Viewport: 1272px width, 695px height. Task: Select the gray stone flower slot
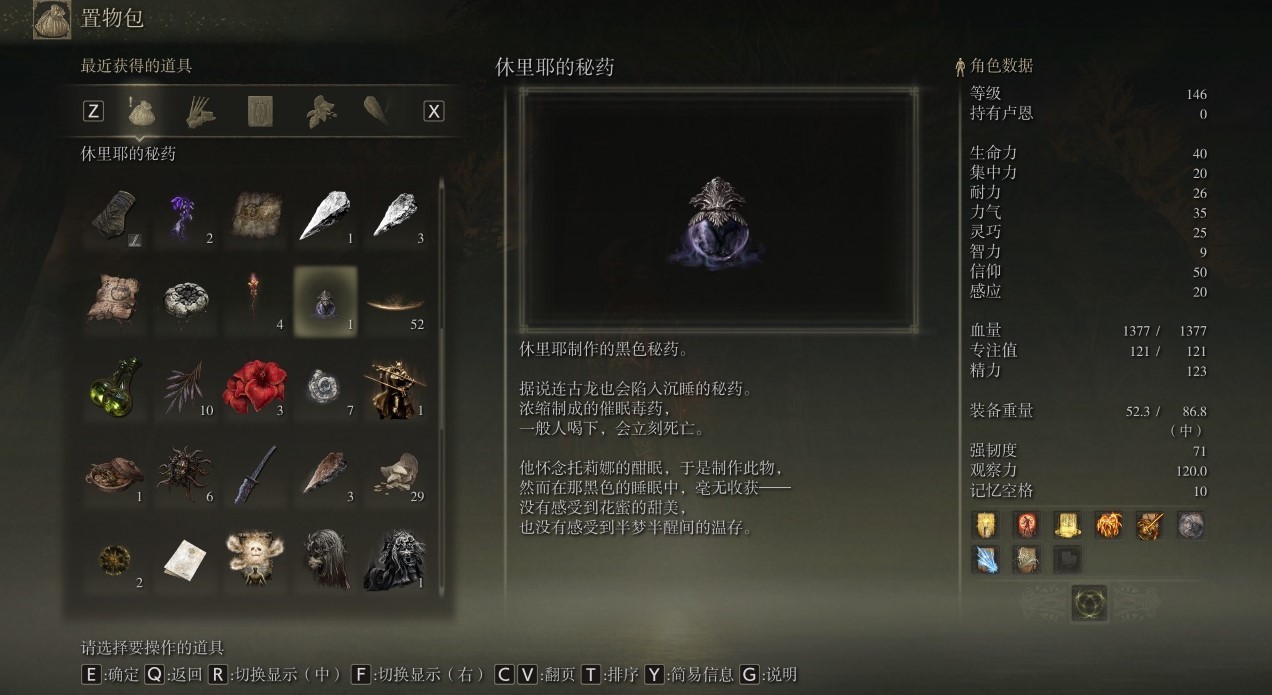point(184,301)
